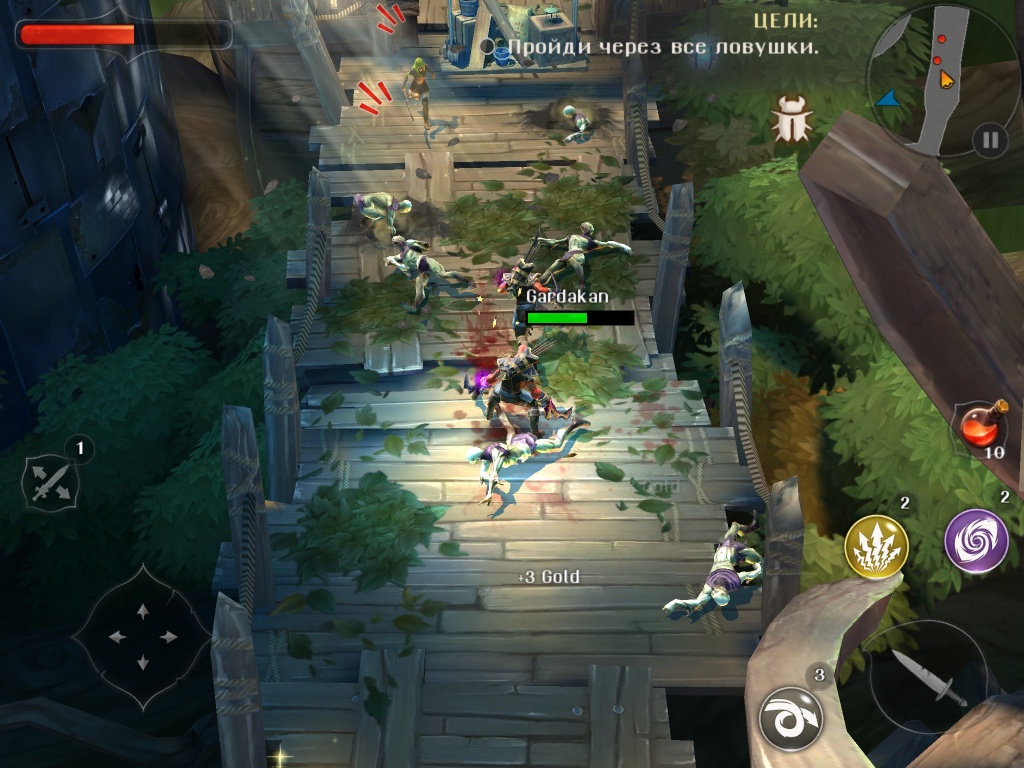The height and width of the screenshot is (768, 1024).
Task: Select the white beetle icon
Action: 792,123
